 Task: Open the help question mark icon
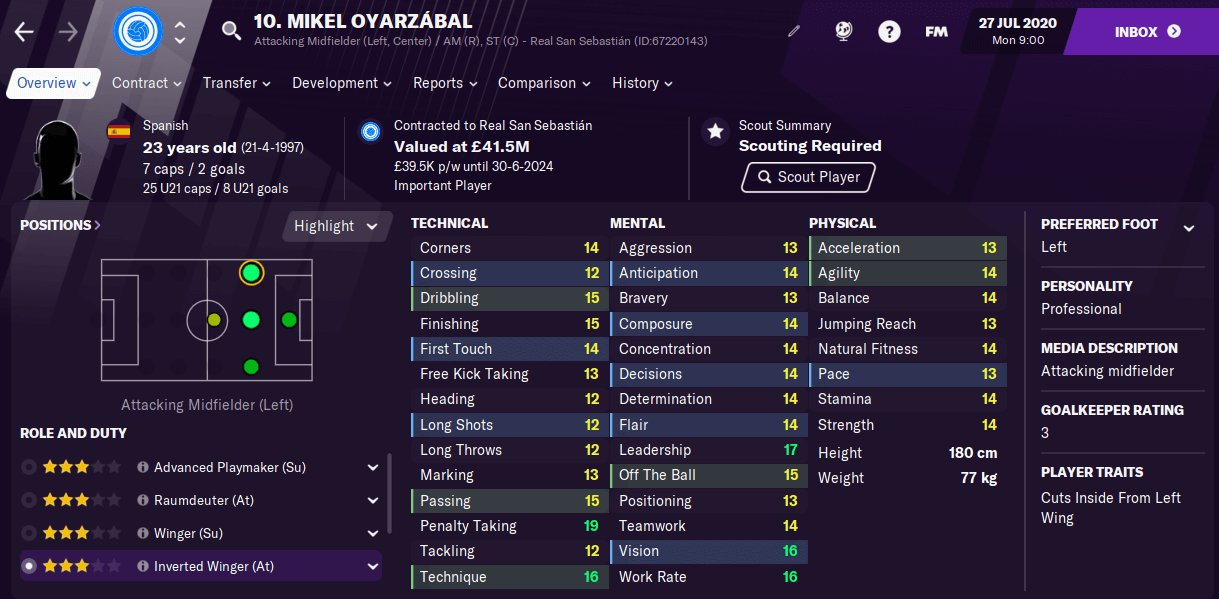pyautogui.click(x=889, y=31)
